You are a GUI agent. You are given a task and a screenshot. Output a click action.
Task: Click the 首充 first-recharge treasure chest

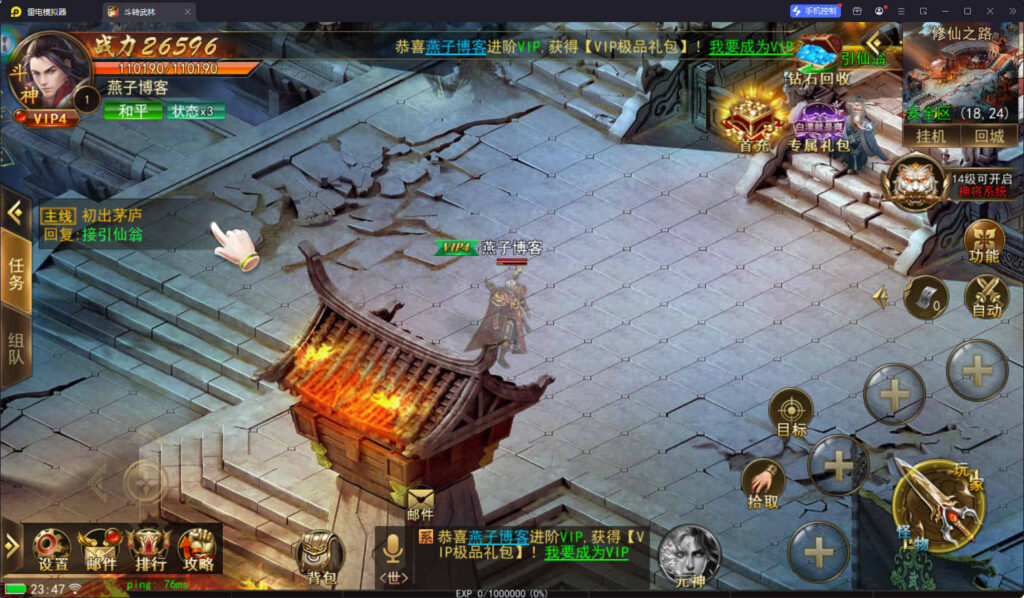(753, 121)
